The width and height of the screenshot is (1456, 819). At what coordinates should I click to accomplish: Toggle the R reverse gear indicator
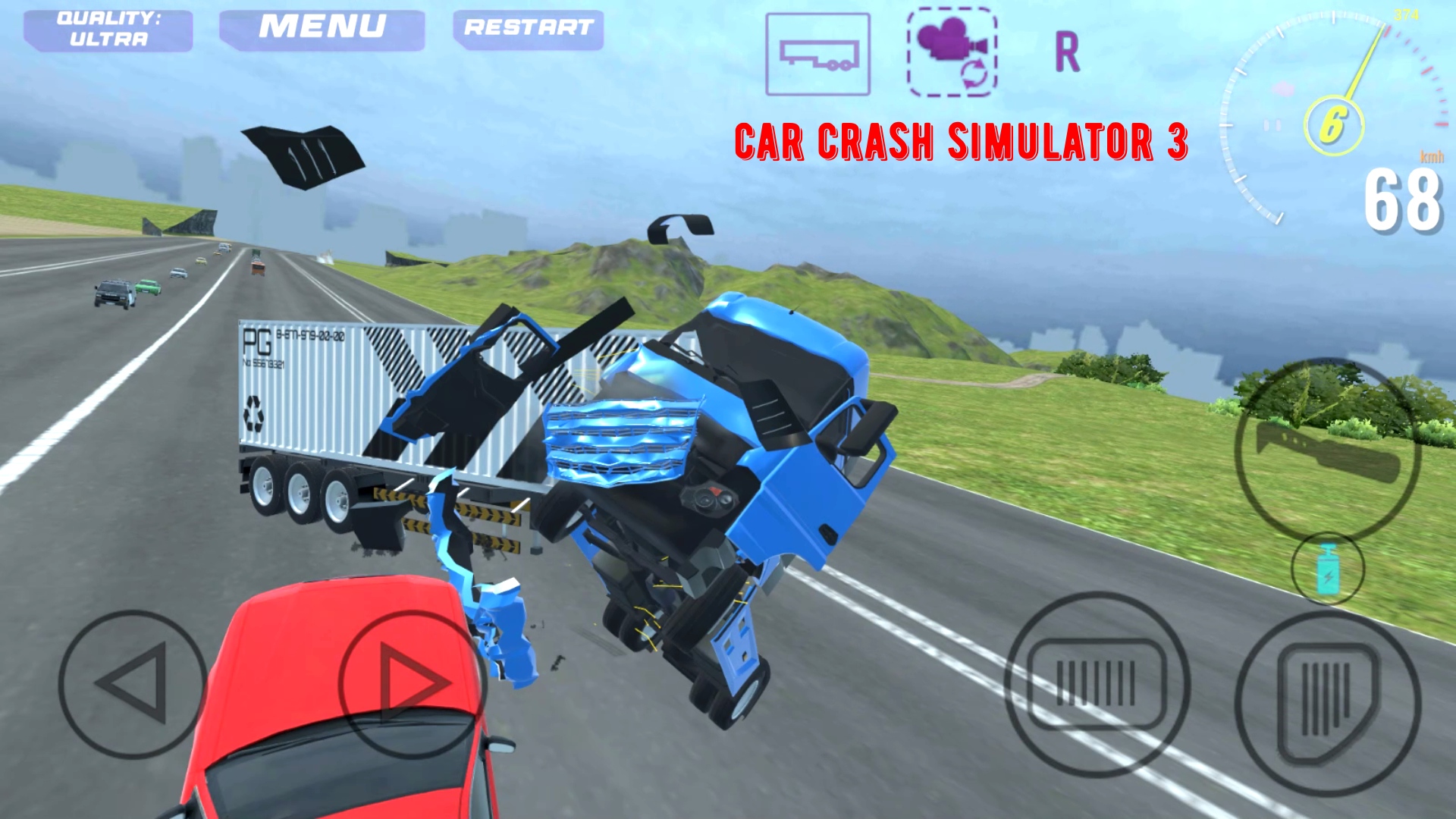pyautogui.click(x=1068, y=53)
